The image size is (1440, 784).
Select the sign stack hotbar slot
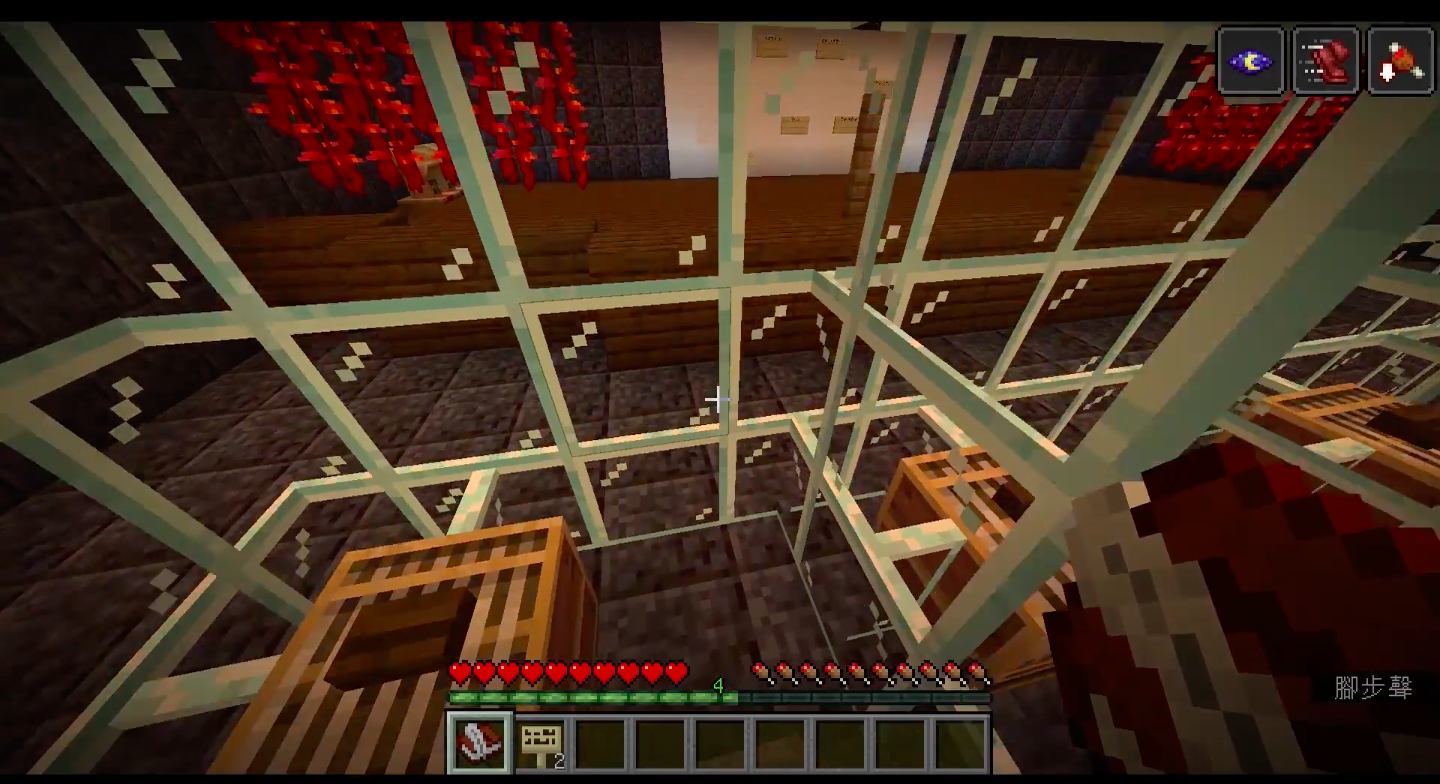(x=542, y=743)
